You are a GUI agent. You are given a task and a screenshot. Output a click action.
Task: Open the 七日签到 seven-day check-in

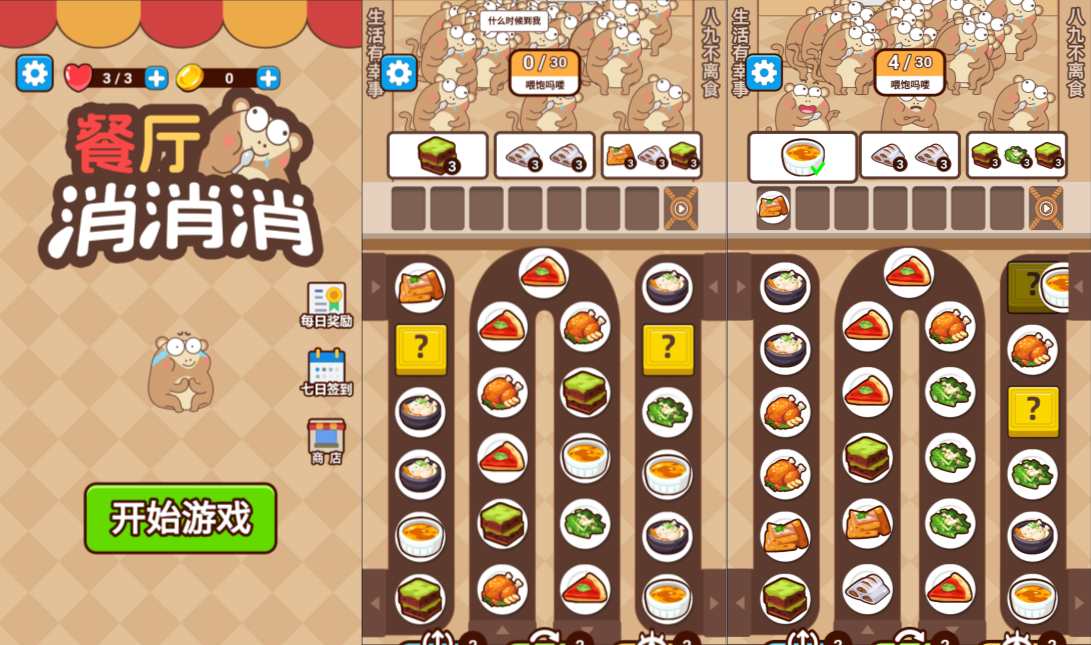[326, 371]
